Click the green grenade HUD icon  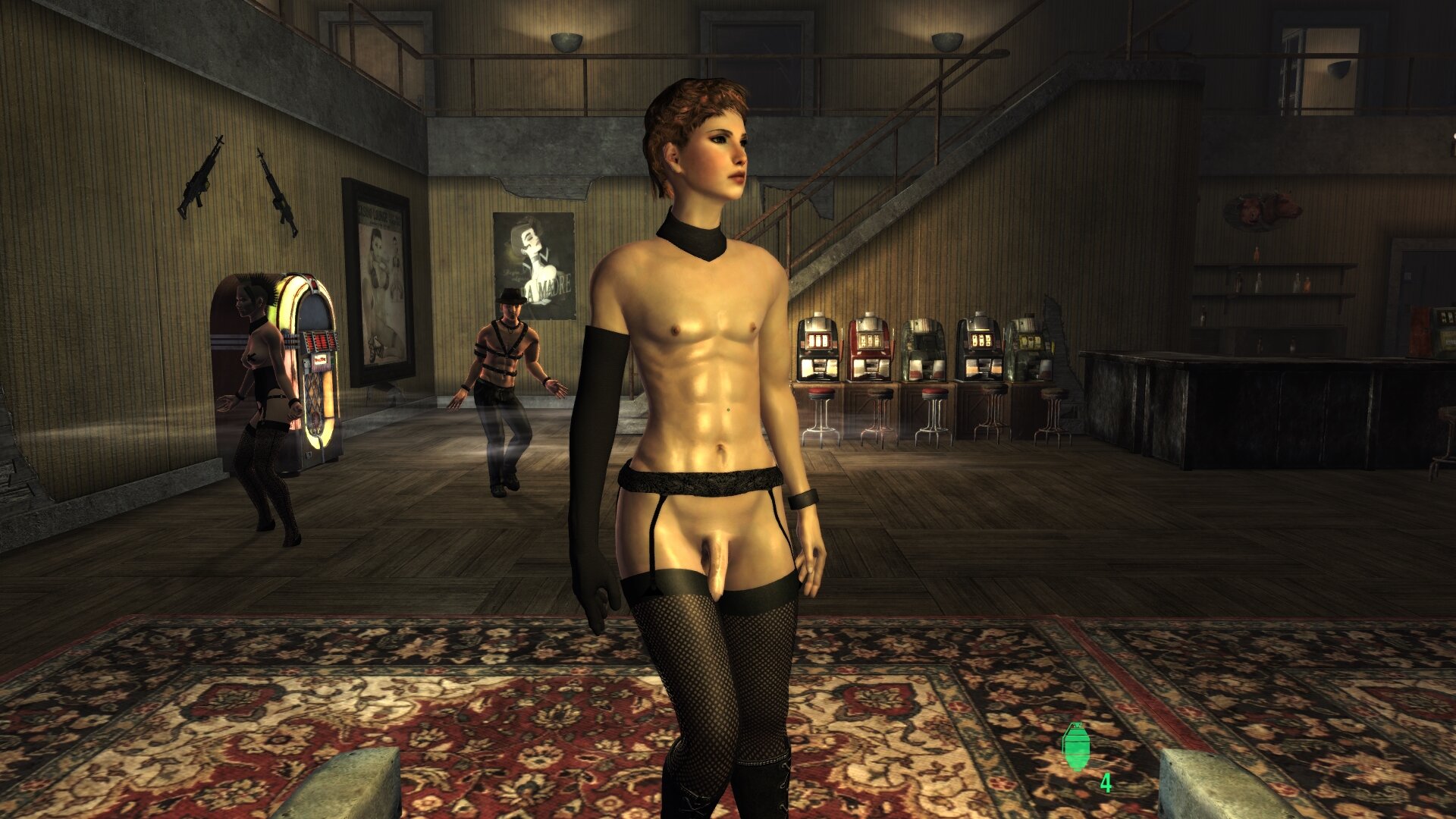(1076, 747)
